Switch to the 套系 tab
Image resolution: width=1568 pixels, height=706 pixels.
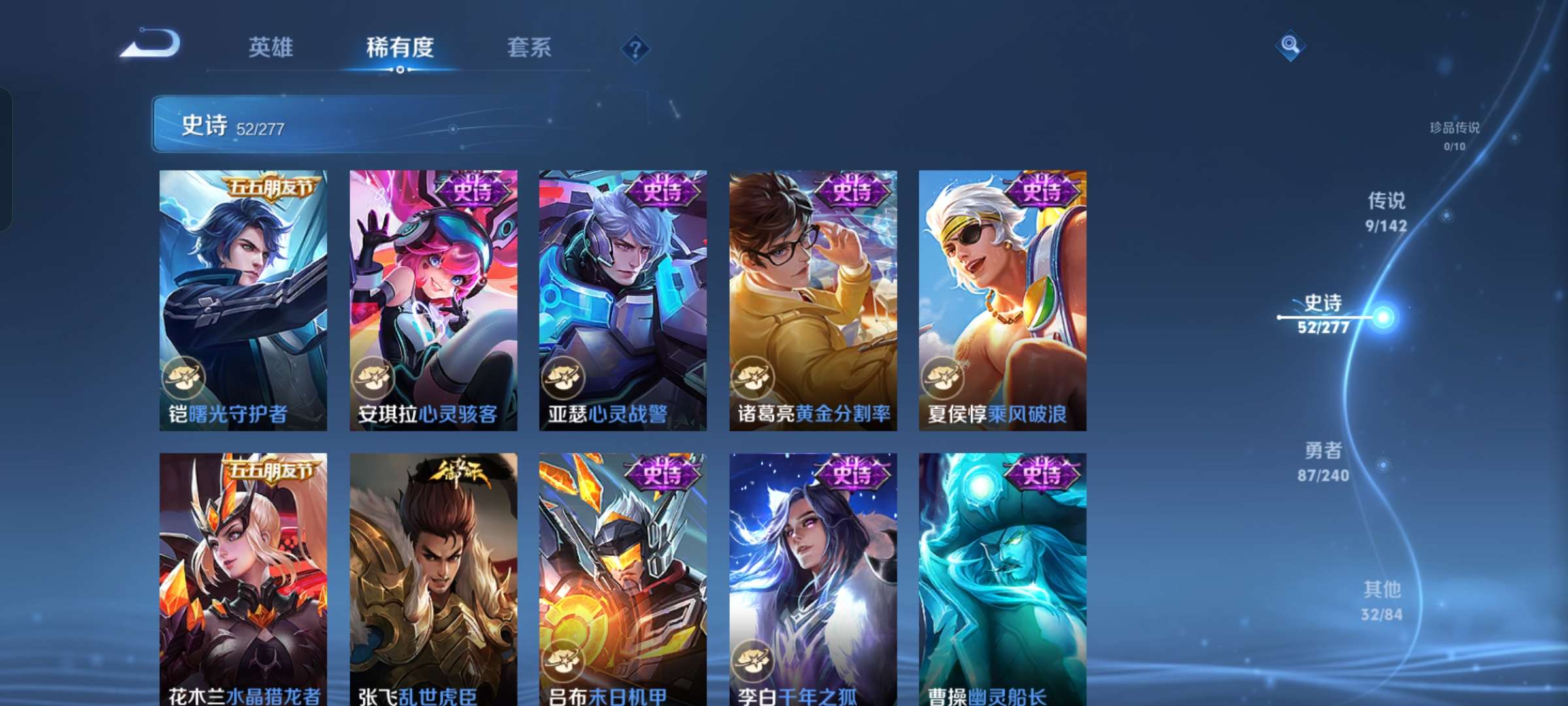(x=528, y=48)
